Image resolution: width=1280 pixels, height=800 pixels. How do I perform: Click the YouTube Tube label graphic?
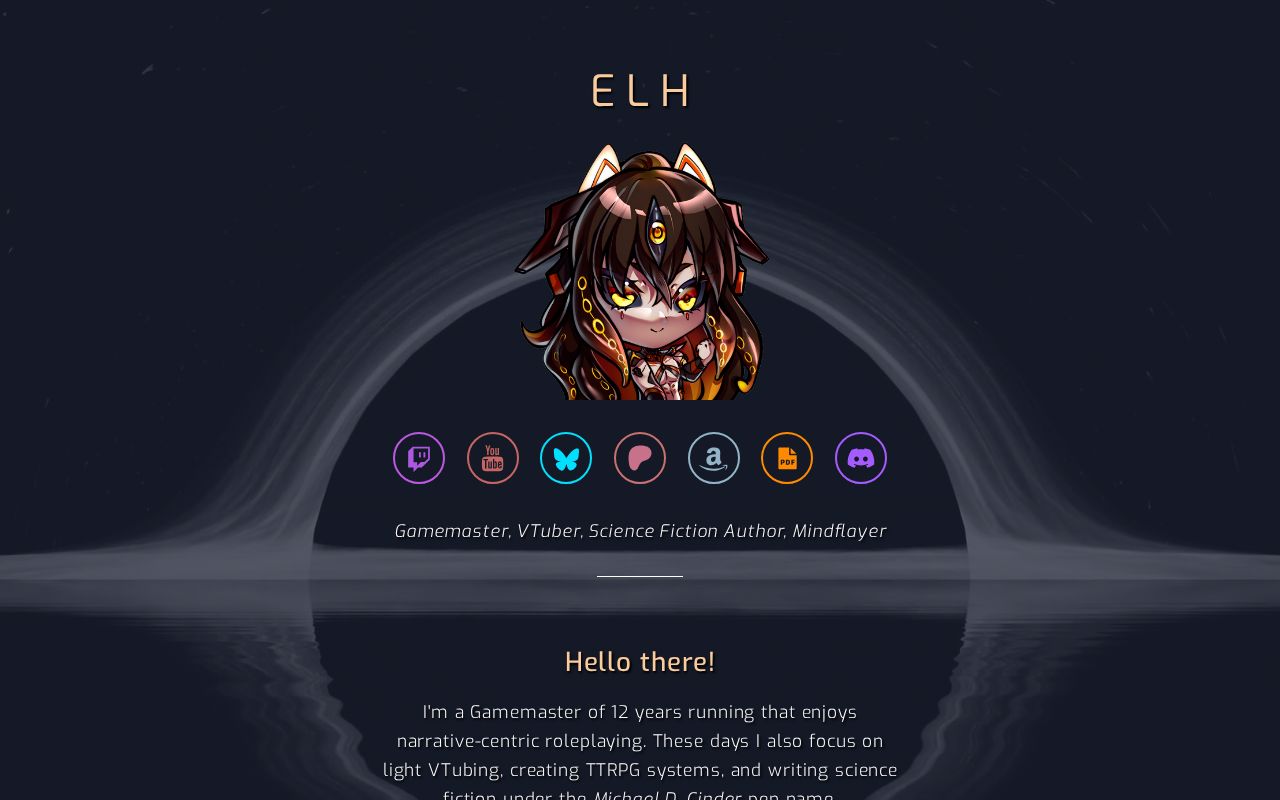pos(493,463)
